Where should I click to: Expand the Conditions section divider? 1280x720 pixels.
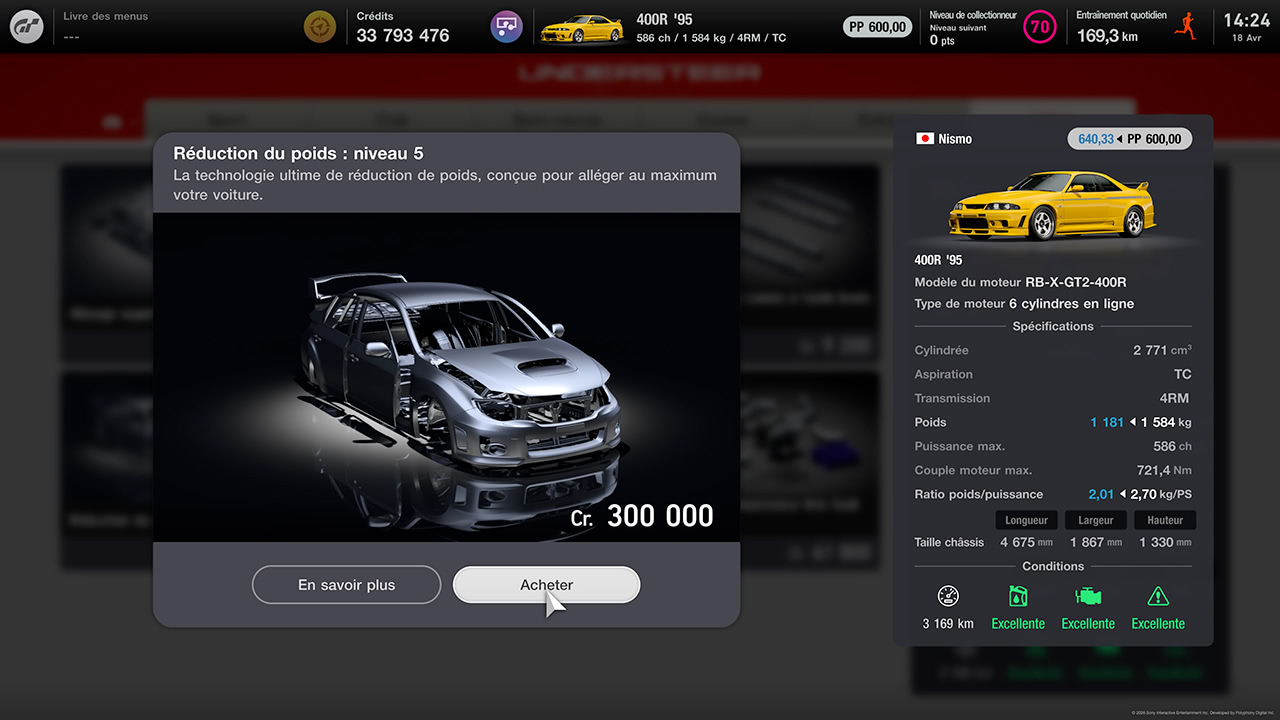click(x=1052, y=566)
